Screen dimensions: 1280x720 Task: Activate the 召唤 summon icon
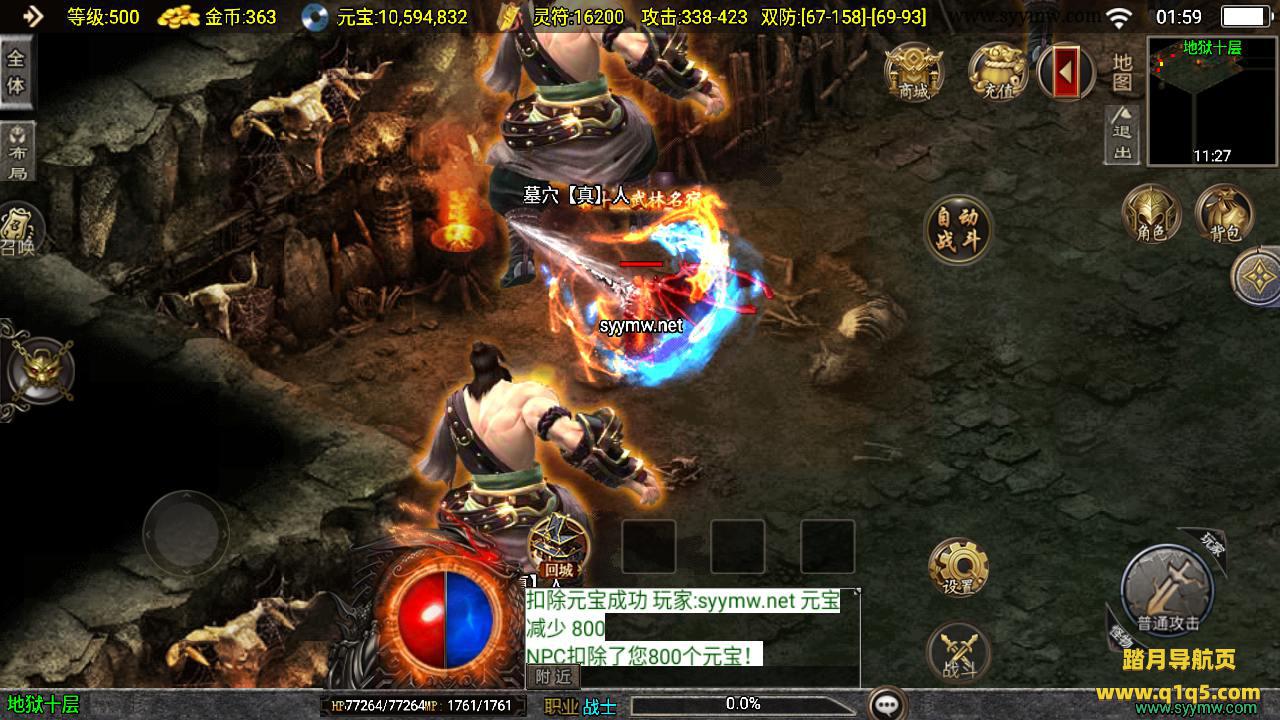[x=18, y=230]
